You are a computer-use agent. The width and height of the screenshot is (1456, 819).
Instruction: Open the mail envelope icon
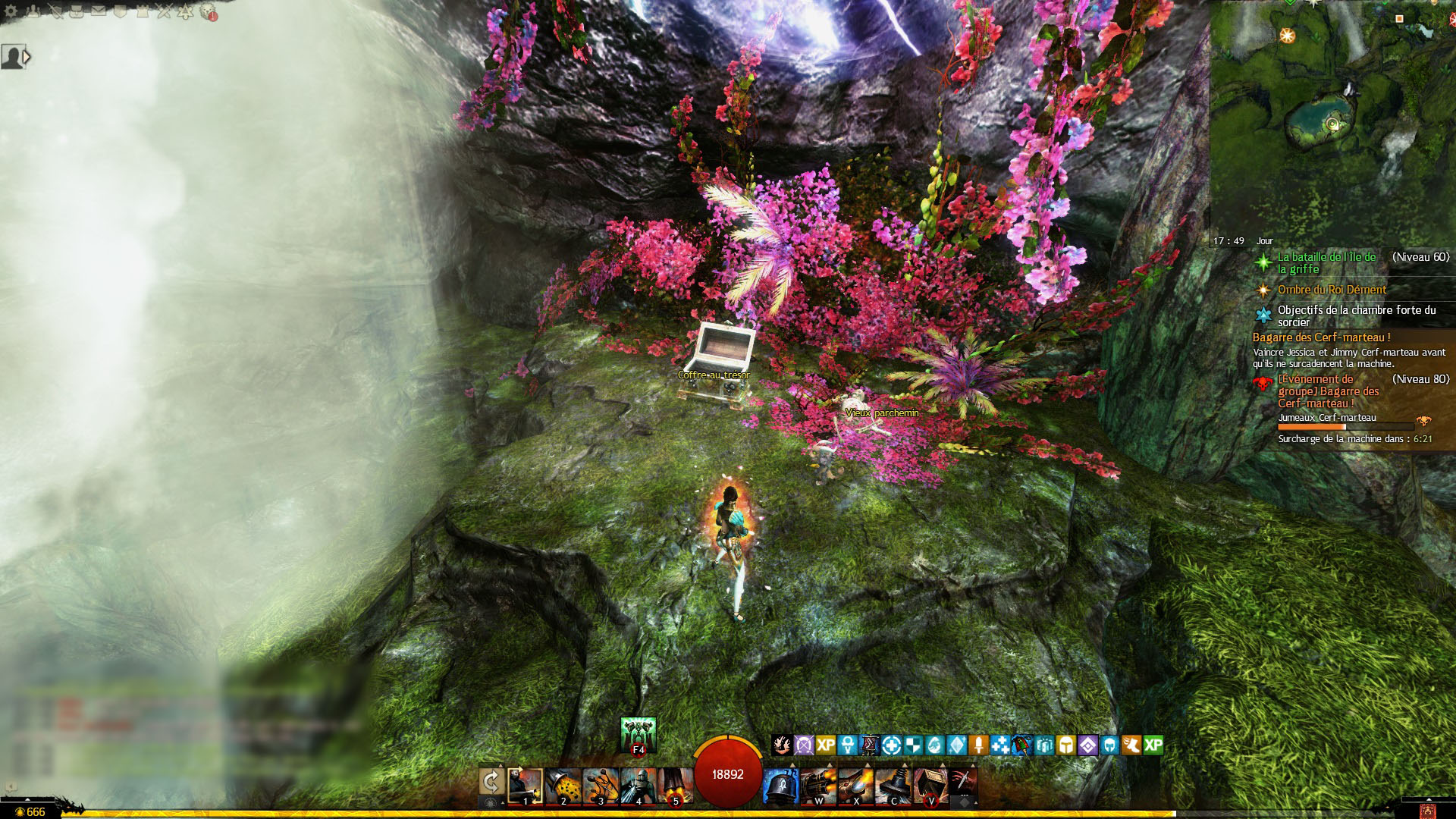click(99, 11)
